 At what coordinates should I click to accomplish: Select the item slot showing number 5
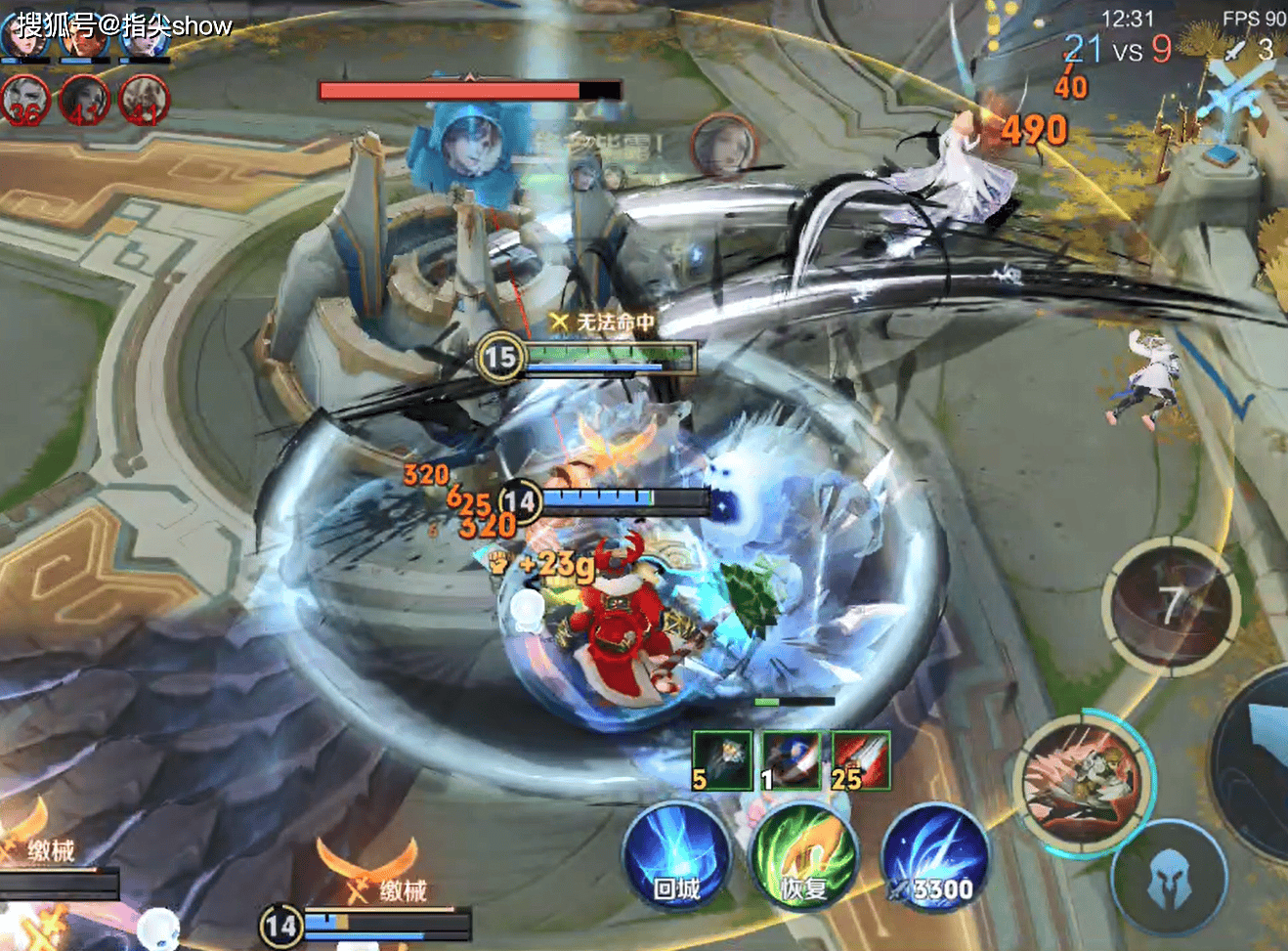[721, 759]
